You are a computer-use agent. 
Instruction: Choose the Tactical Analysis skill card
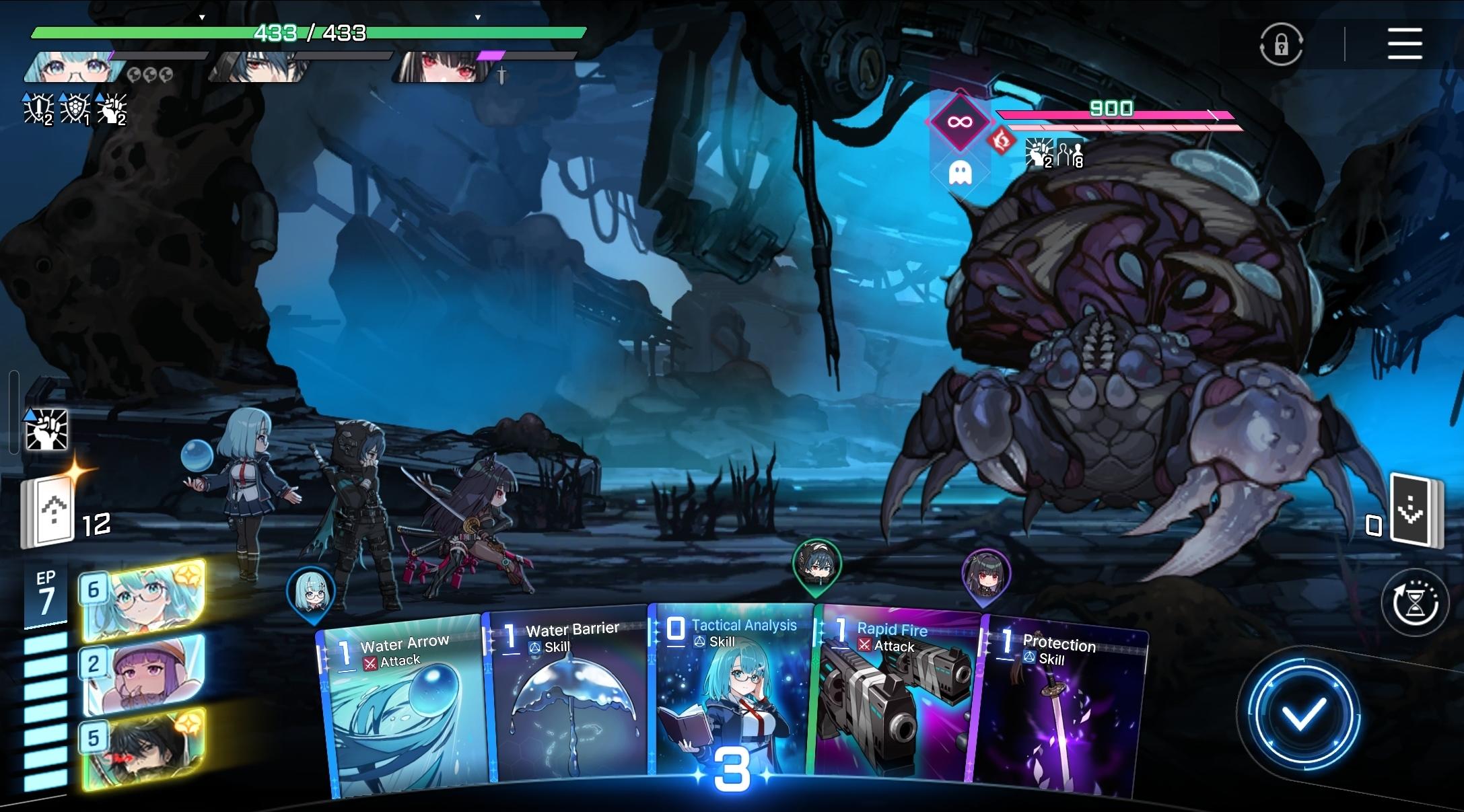730,693
